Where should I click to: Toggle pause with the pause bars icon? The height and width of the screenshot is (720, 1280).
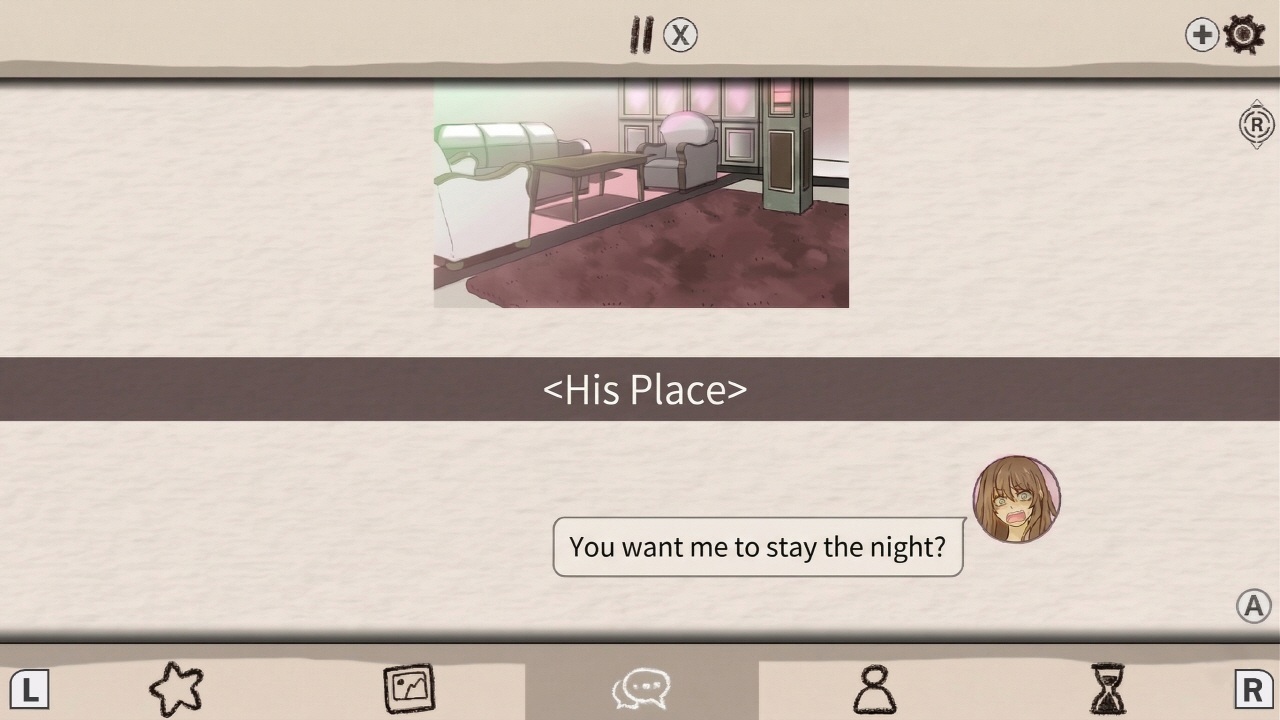[641, 33]
